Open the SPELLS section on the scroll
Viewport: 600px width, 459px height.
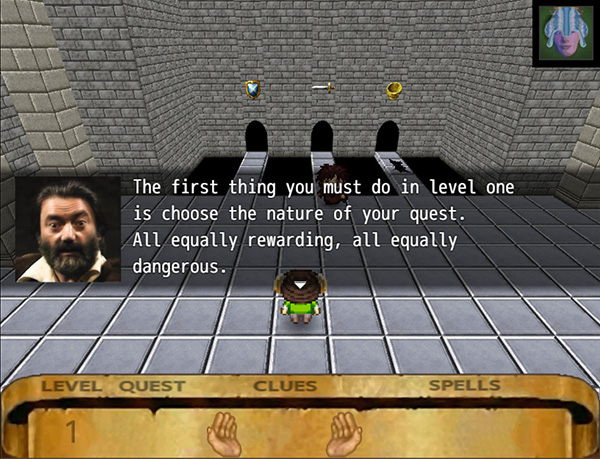coord(465,386)
